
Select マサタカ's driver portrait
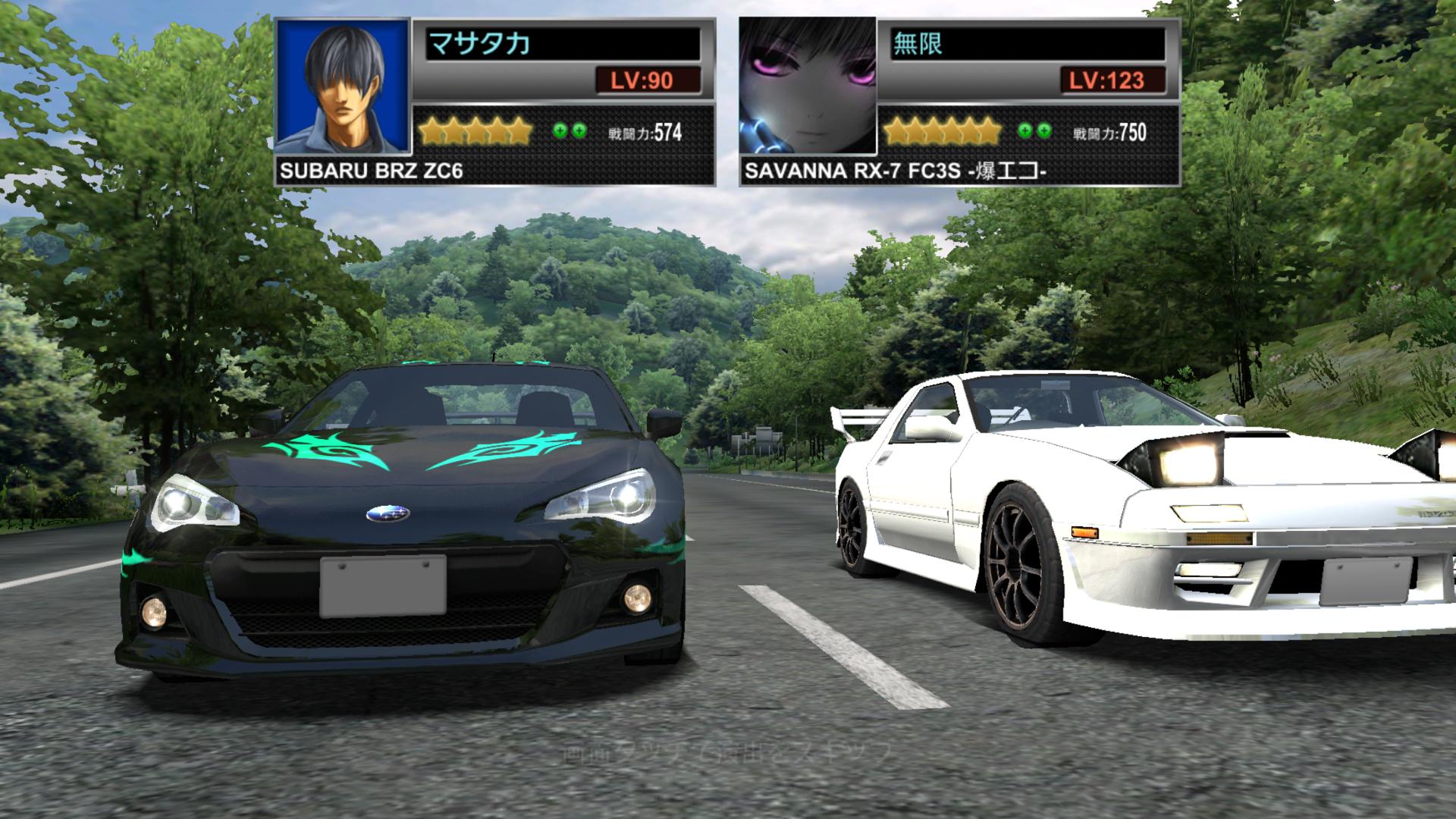pyautogui.click(x=343, y=85)
